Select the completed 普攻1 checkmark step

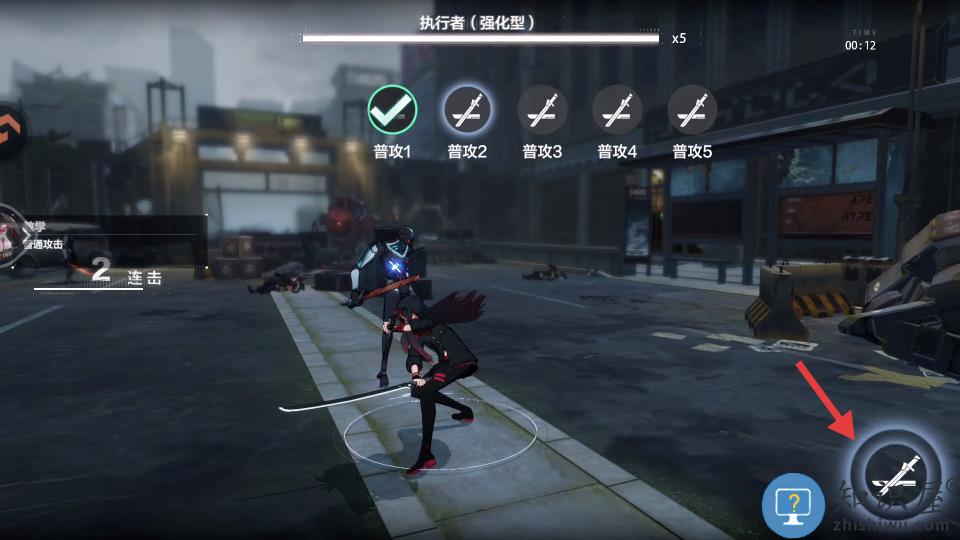[x=393, y=110]
